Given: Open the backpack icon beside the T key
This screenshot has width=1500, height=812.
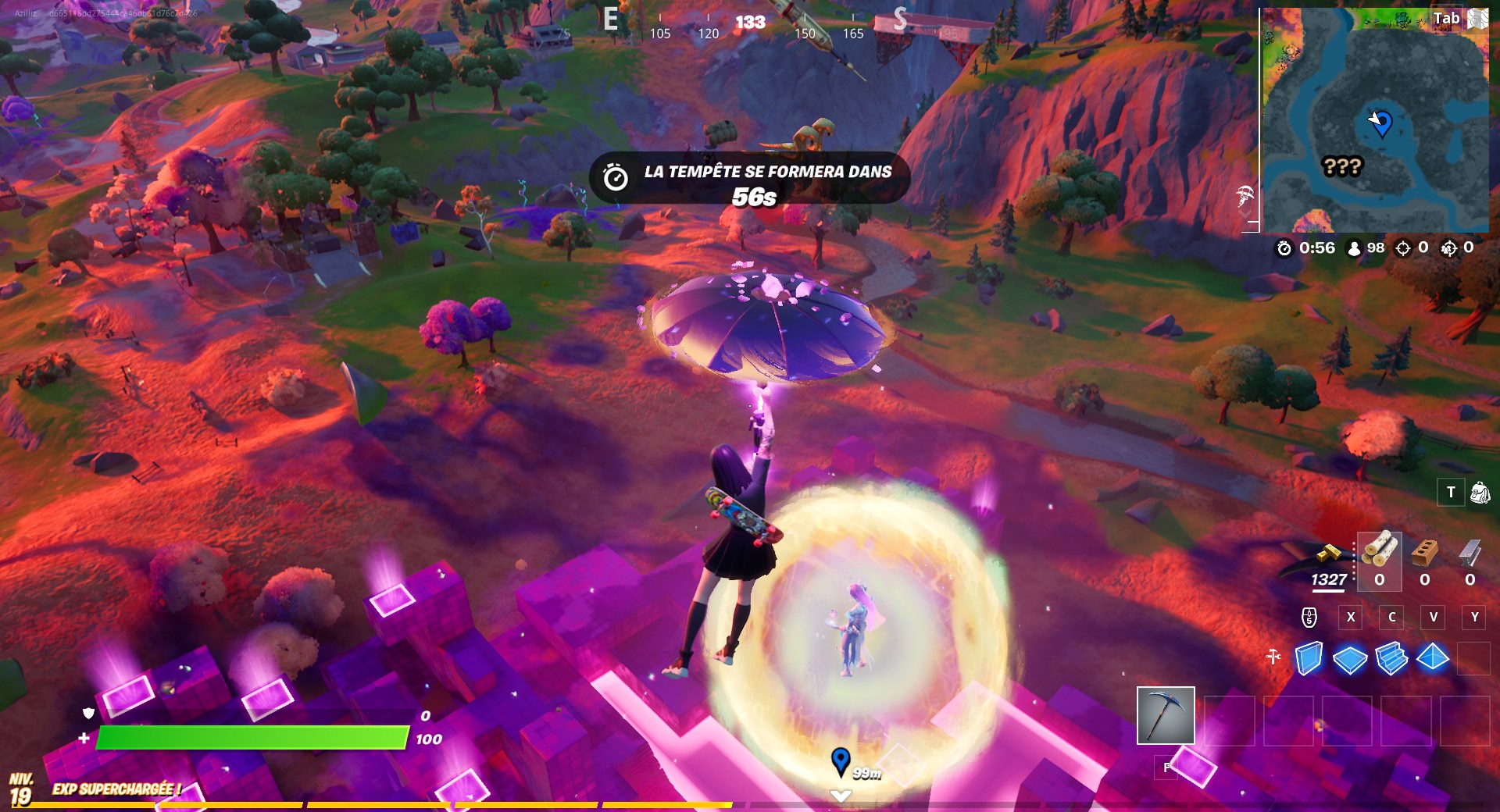Looking at the screenshot, I should click(1479, 493).
